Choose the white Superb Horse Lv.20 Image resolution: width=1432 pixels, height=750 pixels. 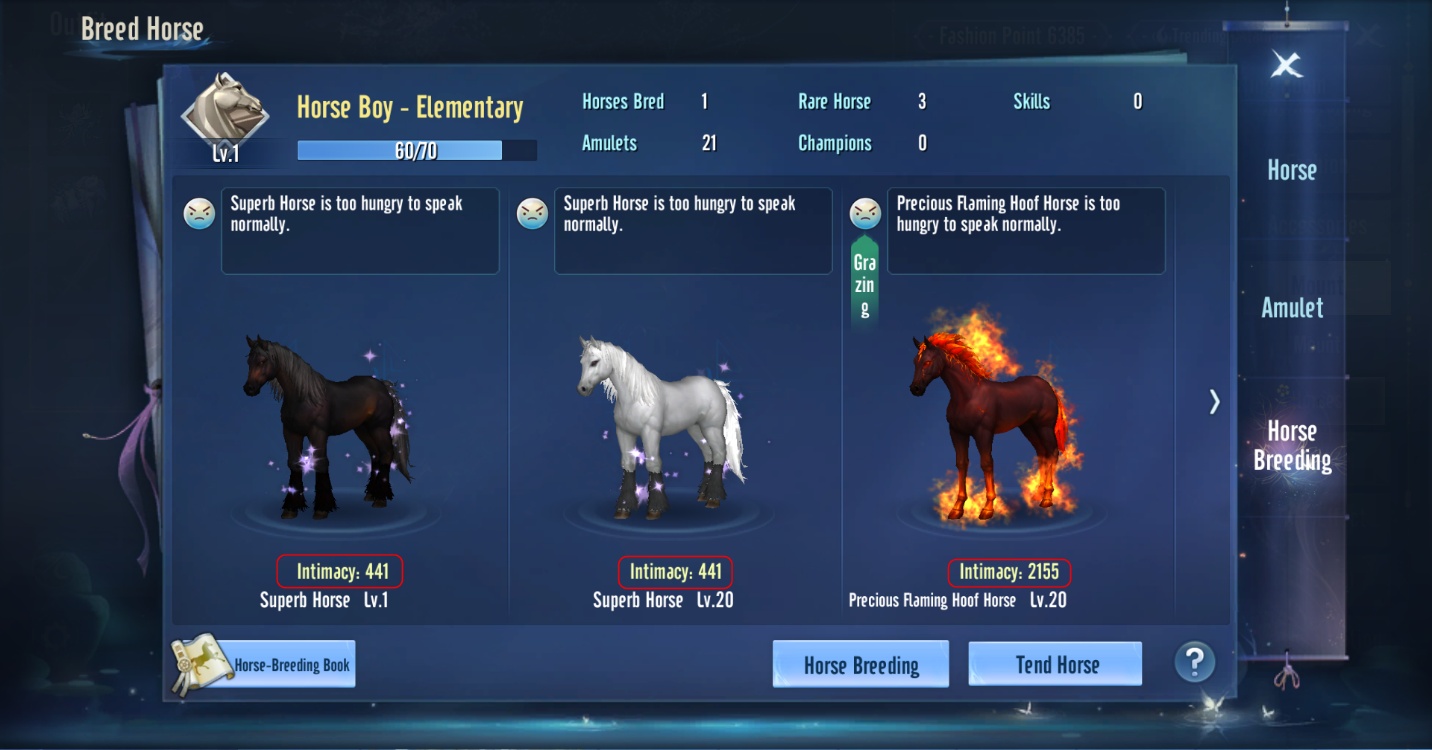click(662, 430)
